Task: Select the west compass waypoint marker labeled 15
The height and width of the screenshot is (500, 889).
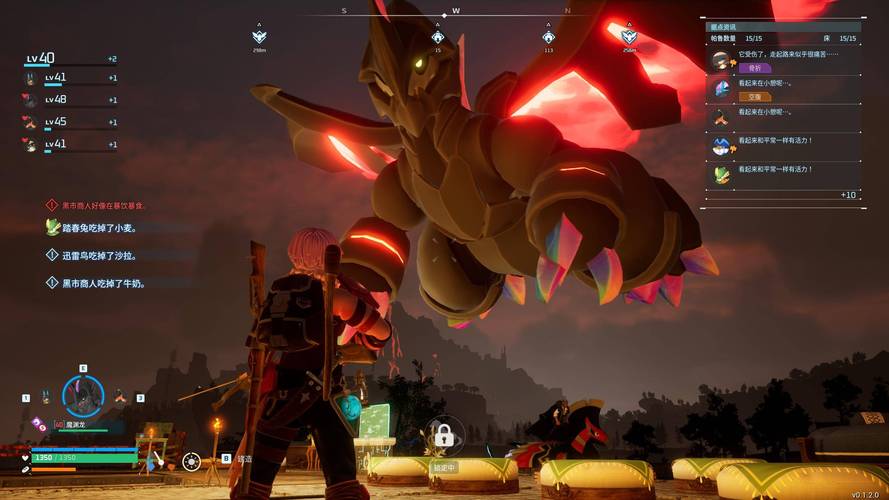Action: (437, 37)
